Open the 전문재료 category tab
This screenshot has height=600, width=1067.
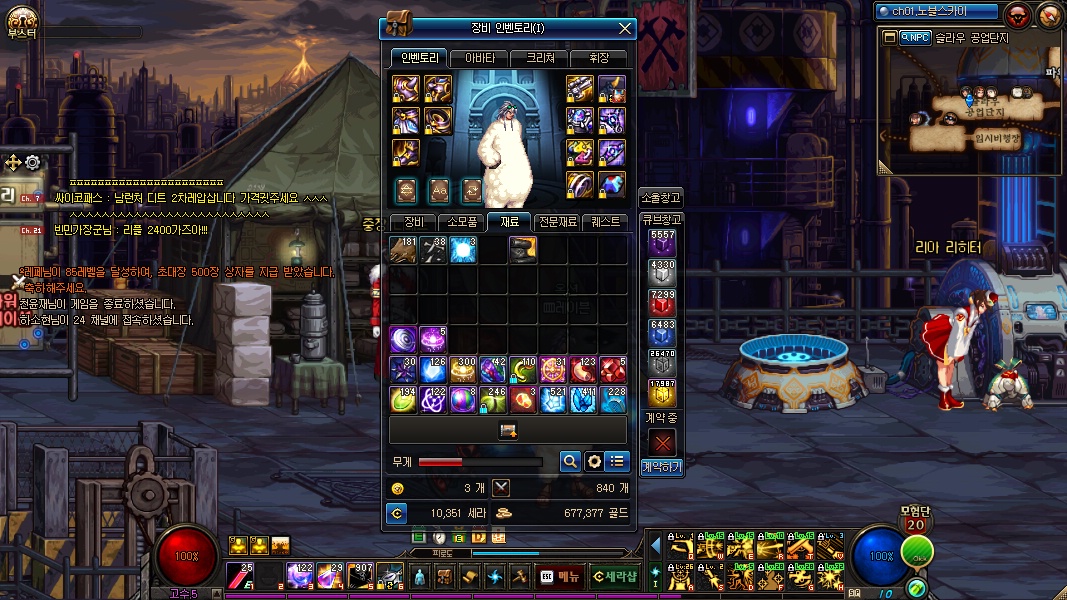tap(557, 222)
